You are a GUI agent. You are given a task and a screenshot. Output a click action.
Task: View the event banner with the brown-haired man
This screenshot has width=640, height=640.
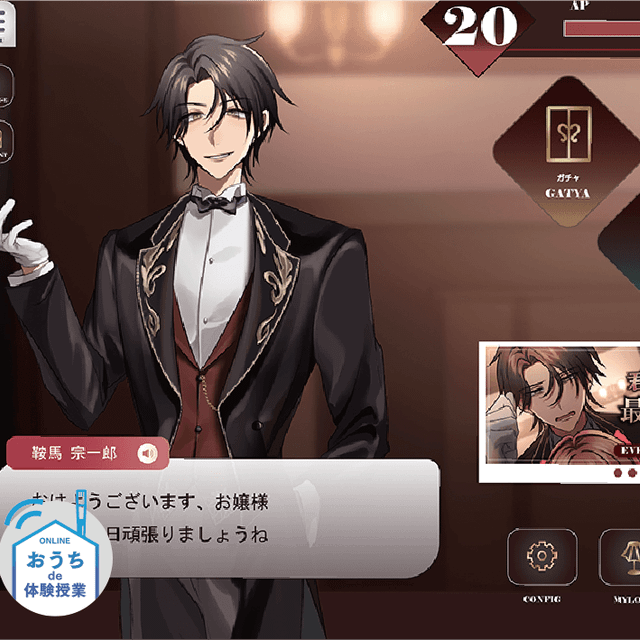click(x=559, y=410)
